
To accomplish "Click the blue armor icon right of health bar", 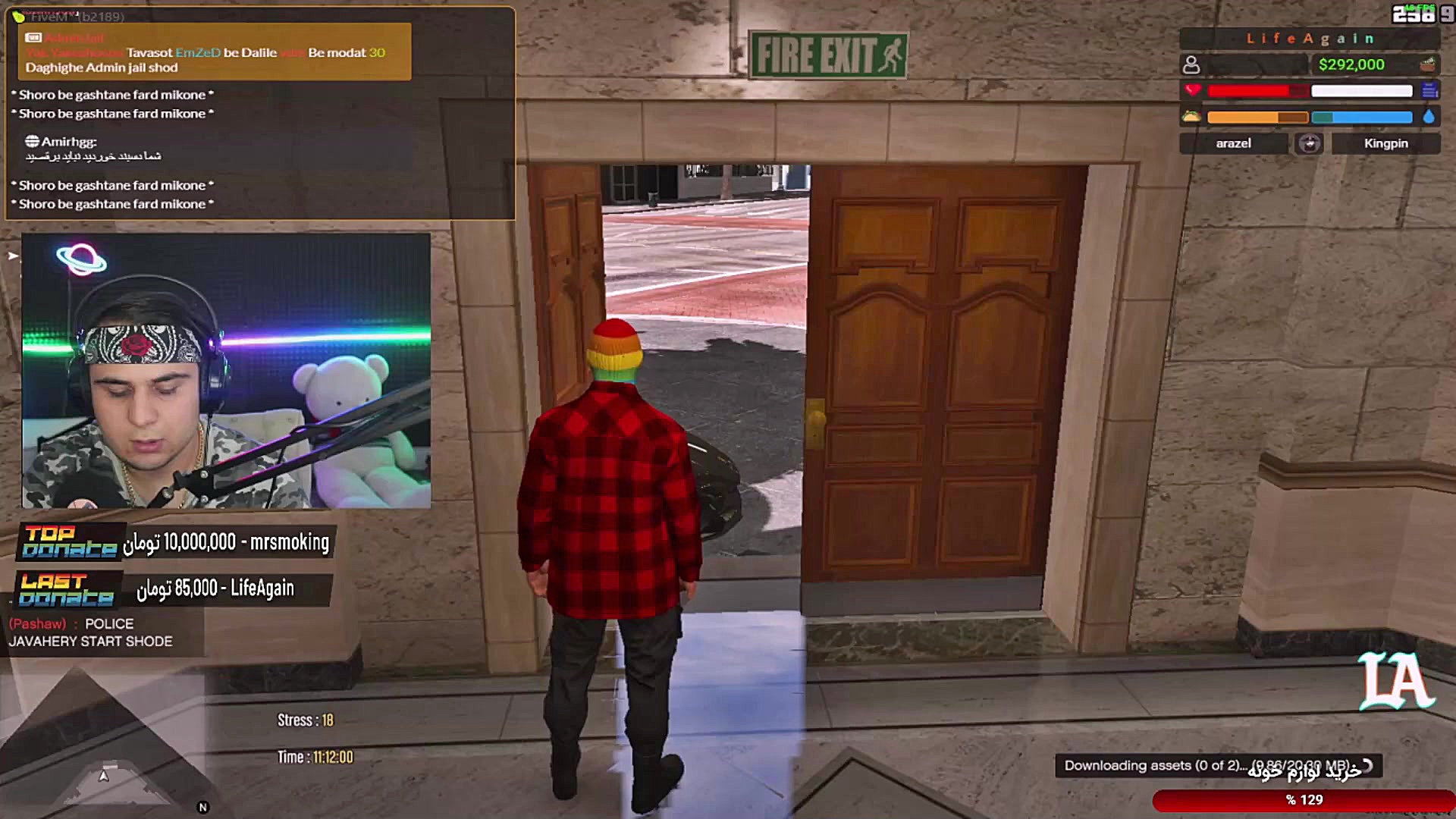I will click(x=1430, y=90).
